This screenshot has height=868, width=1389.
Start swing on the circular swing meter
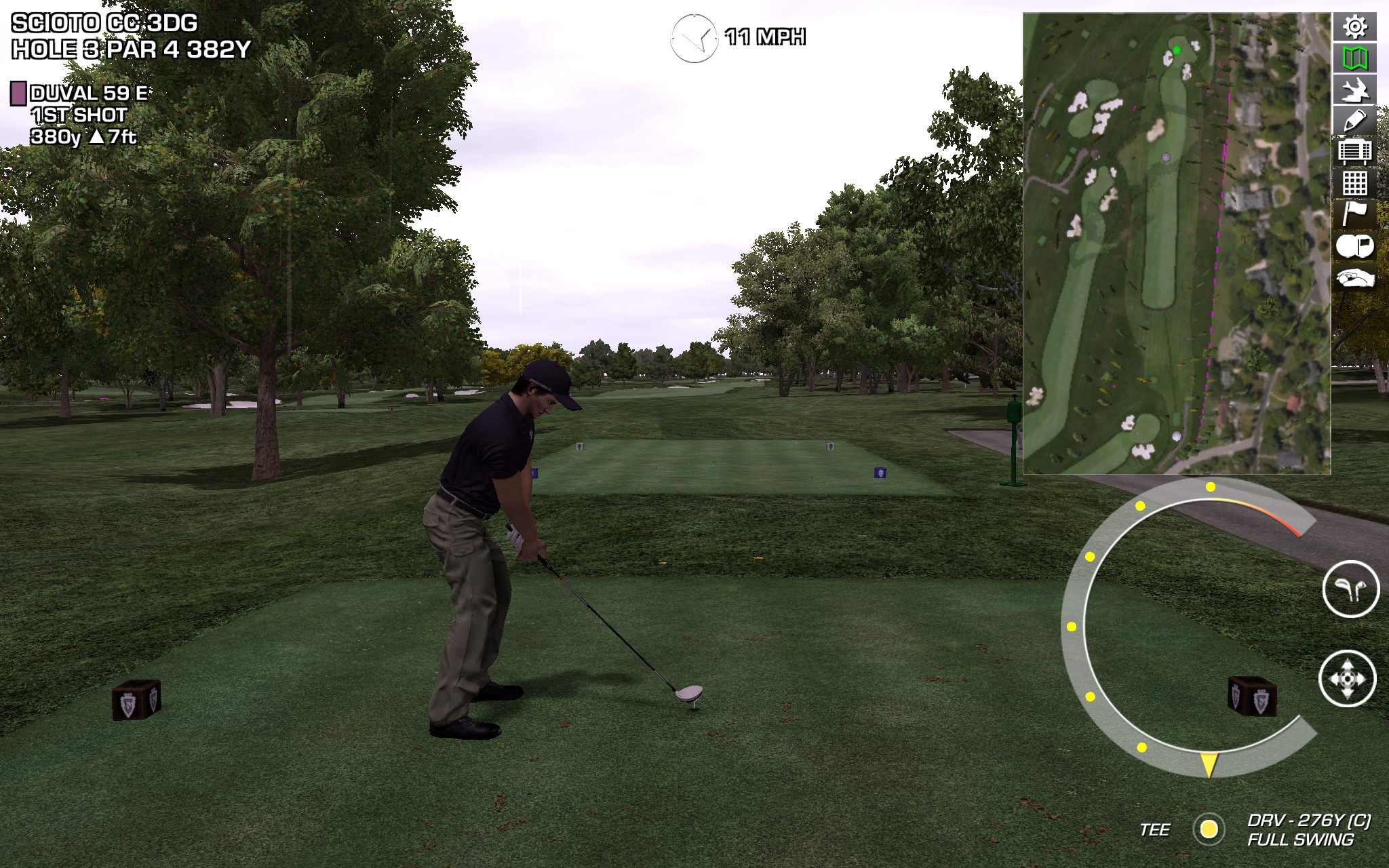[1209, 764]
